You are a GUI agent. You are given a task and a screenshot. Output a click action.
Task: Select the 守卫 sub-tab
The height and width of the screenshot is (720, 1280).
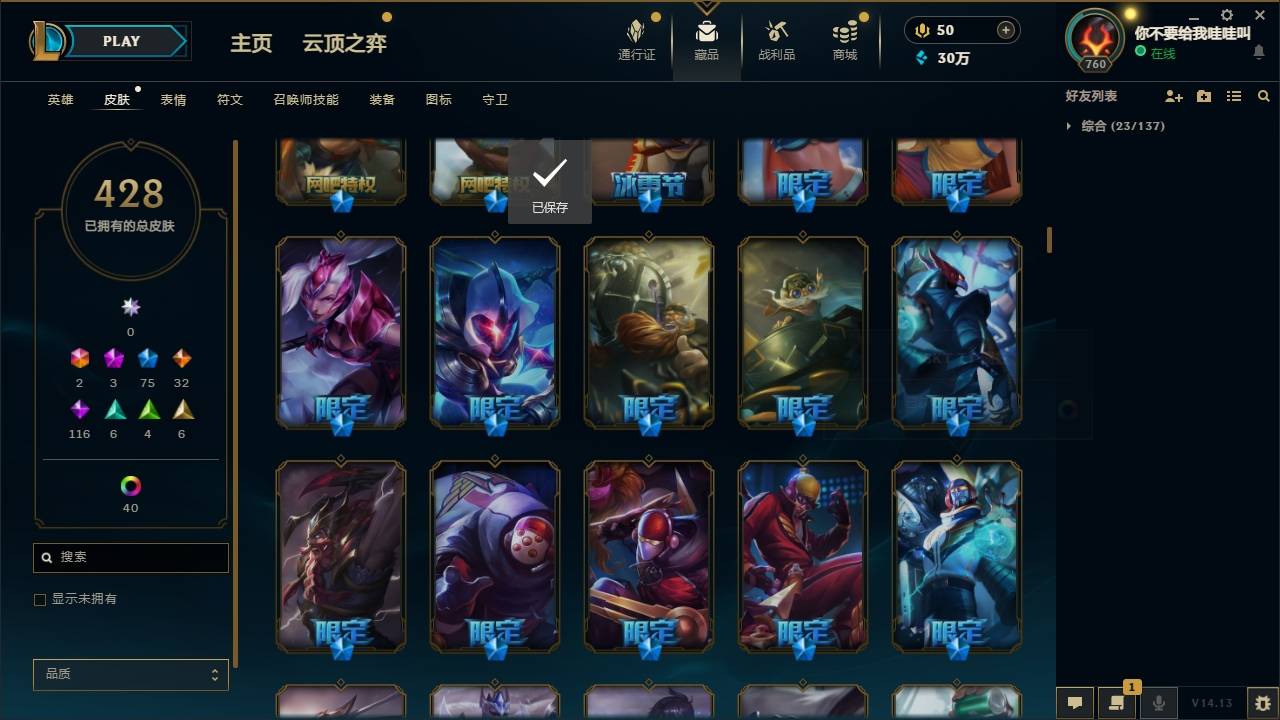(495, 99)
